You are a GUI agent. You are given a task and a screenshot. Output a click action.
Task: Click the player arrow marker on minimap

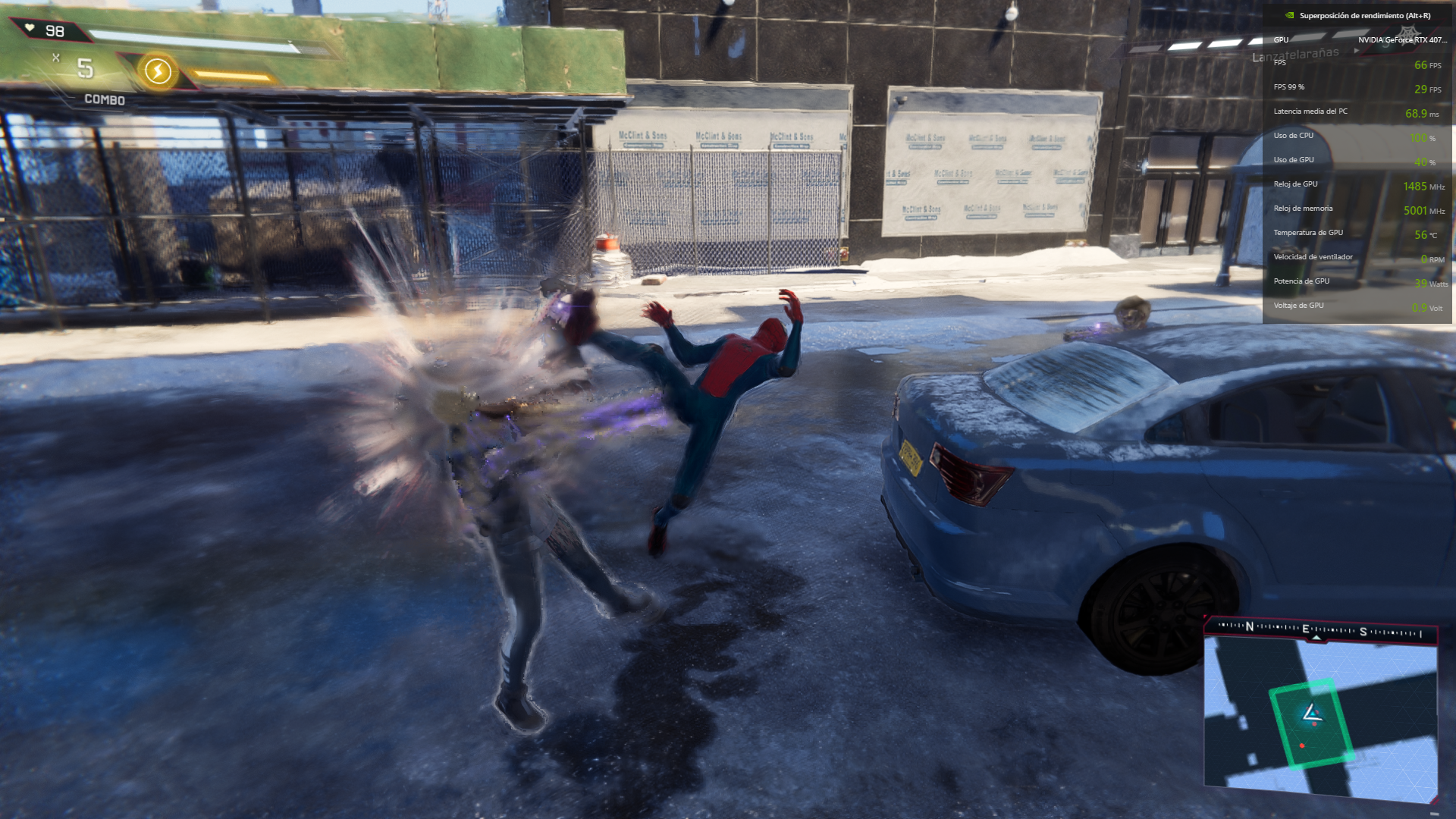[x=1311, y=714]
